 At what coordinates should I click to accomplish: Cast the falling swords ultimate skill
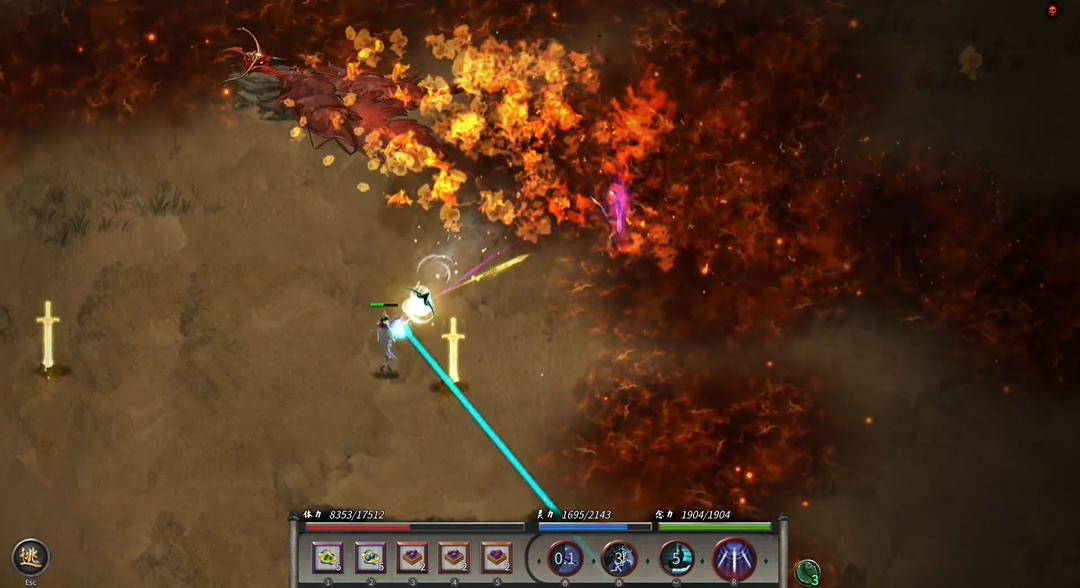tap(735, 559)
